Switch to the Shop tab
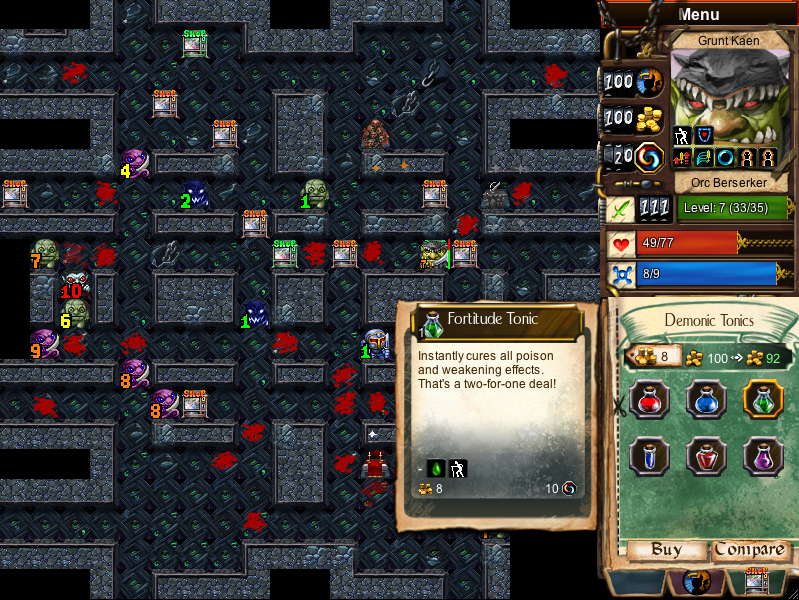The height and width of the screenshot is (600, 799). click(757, 582)
